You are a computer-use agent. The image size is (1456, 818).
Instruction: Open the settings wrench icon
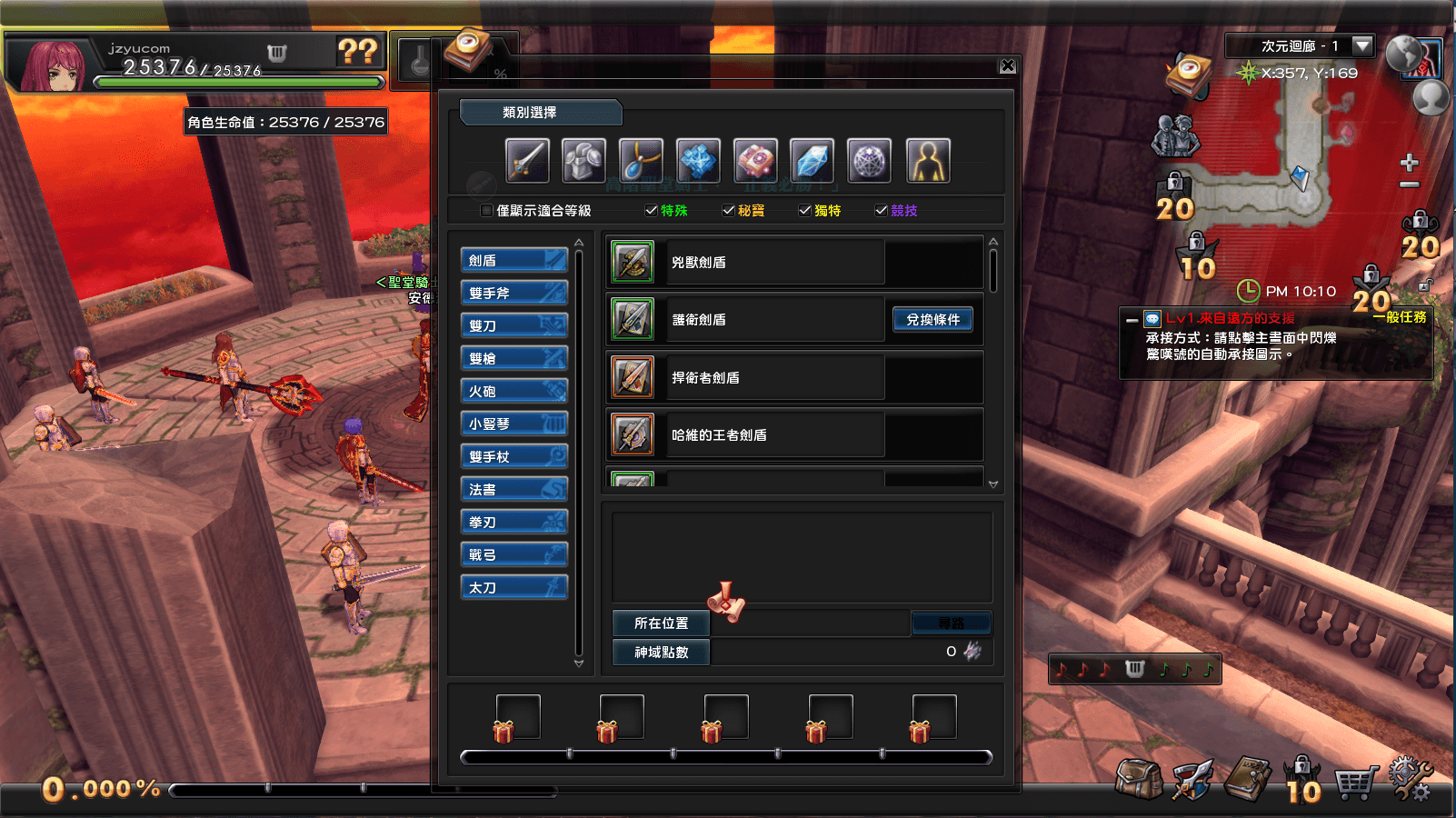point(1410,777)
